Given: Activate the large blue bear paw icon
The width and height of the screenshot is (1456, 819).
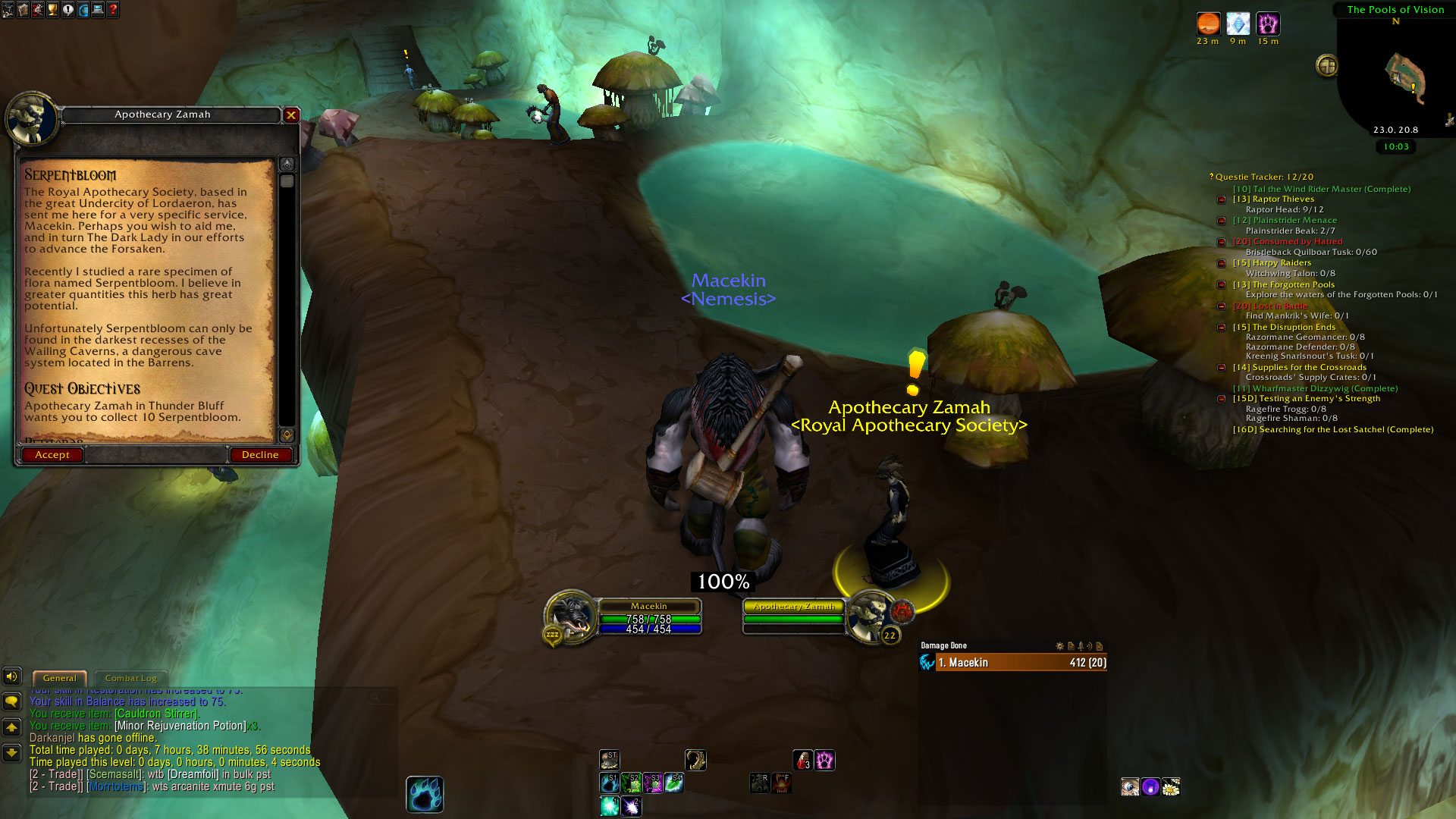Looking at the screenshot, I should (425, 795).
